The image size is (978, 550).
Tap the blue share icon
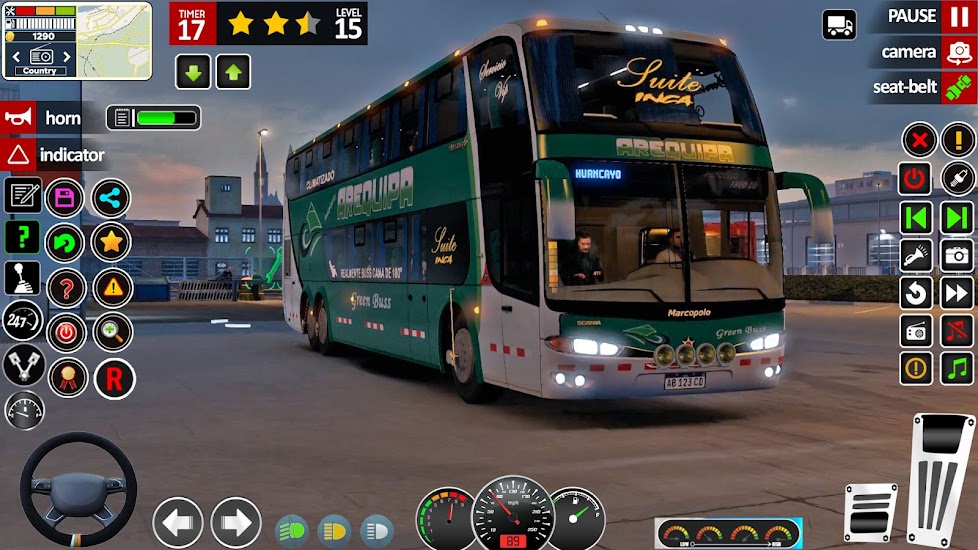point(111,197)
